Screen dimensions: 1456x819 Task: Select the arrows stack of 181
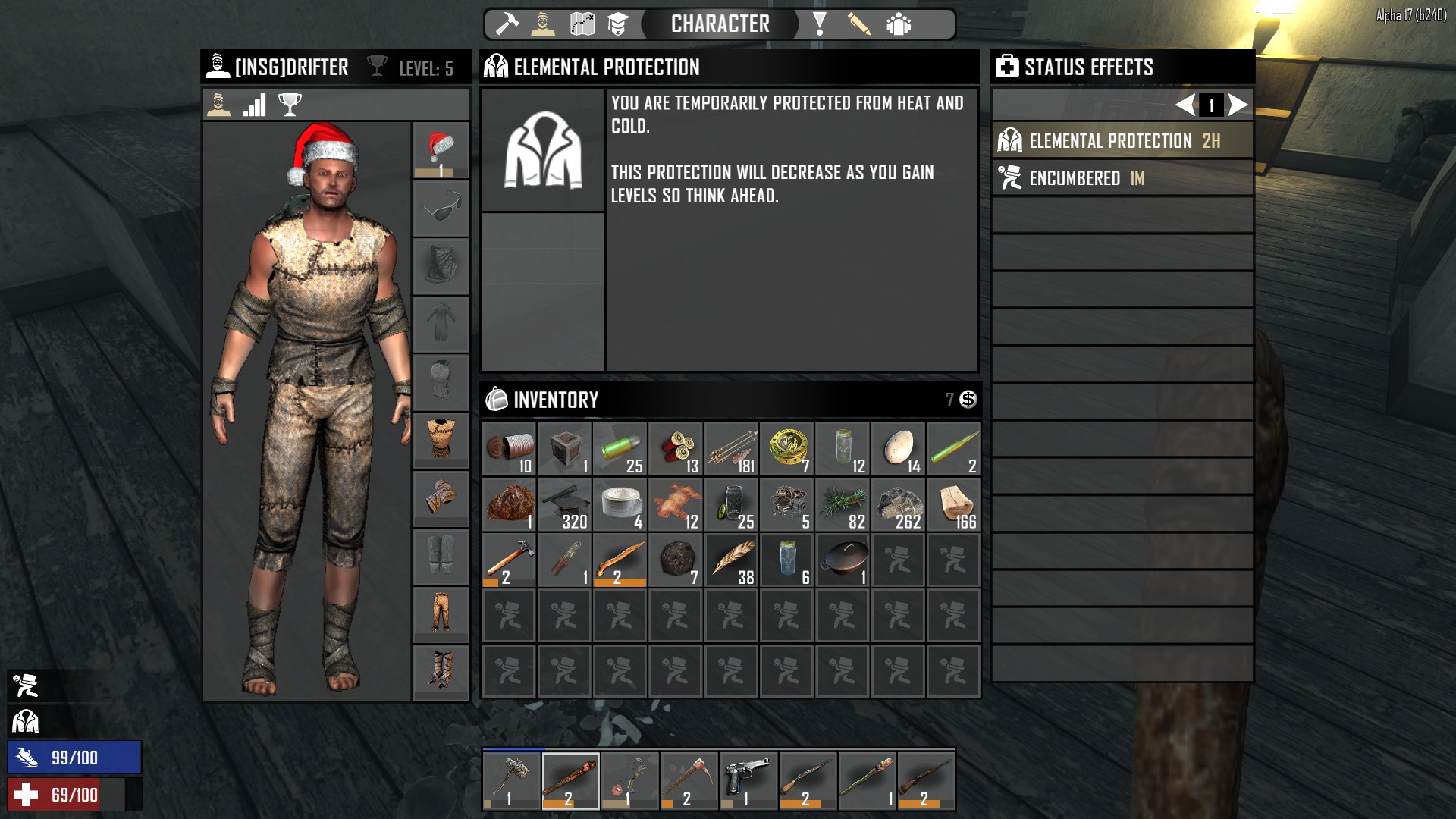pyautogui.click(x=732, y=449)
